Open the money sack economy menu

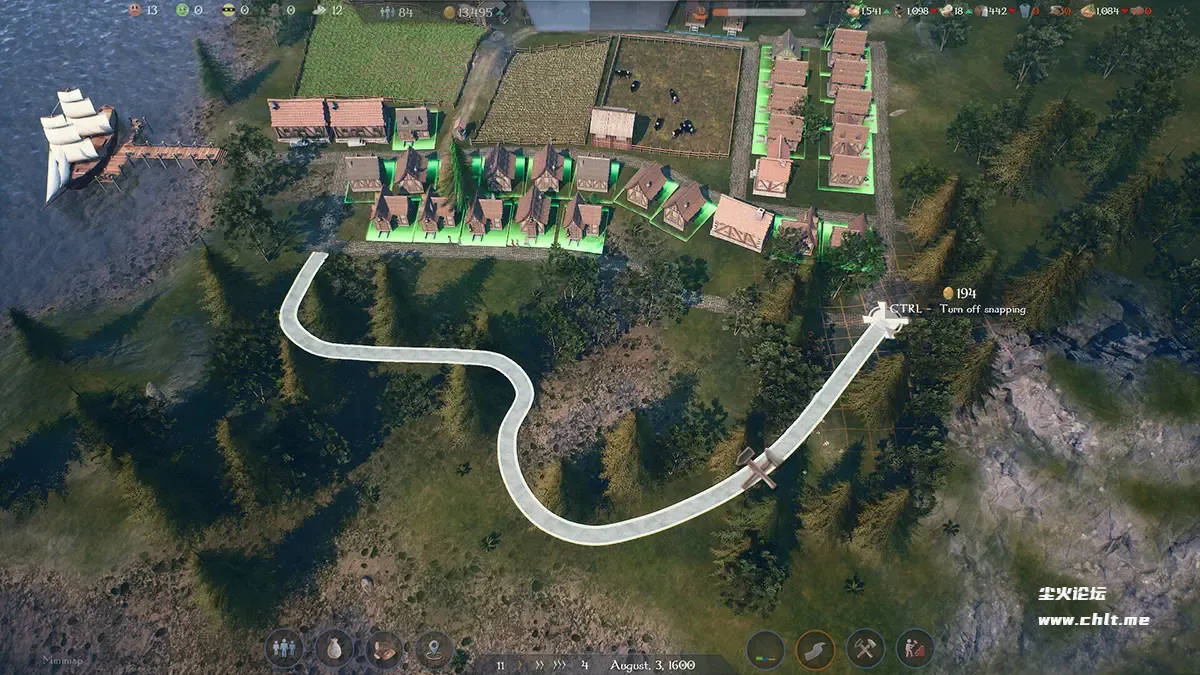pos(334,649)
